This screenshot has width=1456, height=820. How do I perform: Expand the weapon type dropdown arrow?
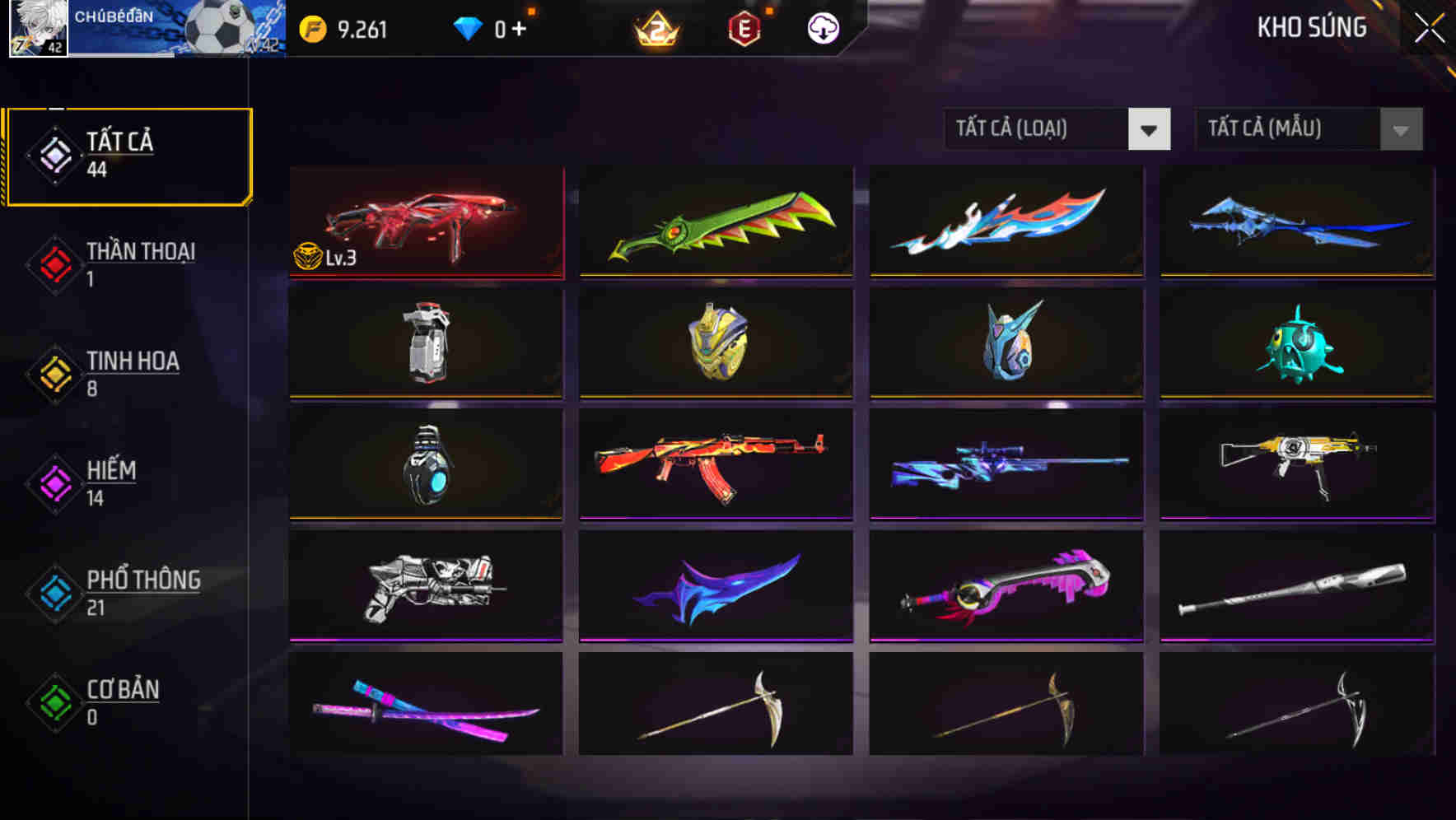tap(1149, 129)
